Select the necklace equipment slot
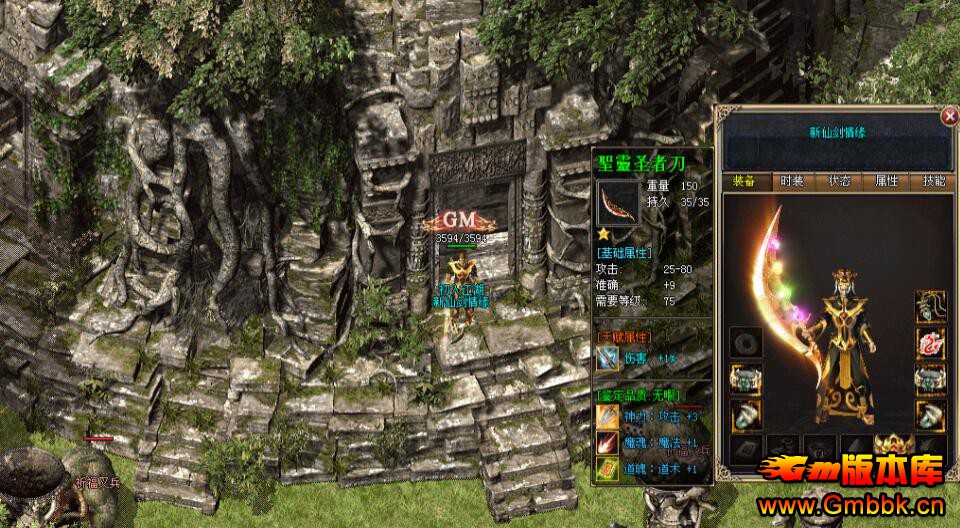Viewport: 960px width, 528px height. [931, 306]
